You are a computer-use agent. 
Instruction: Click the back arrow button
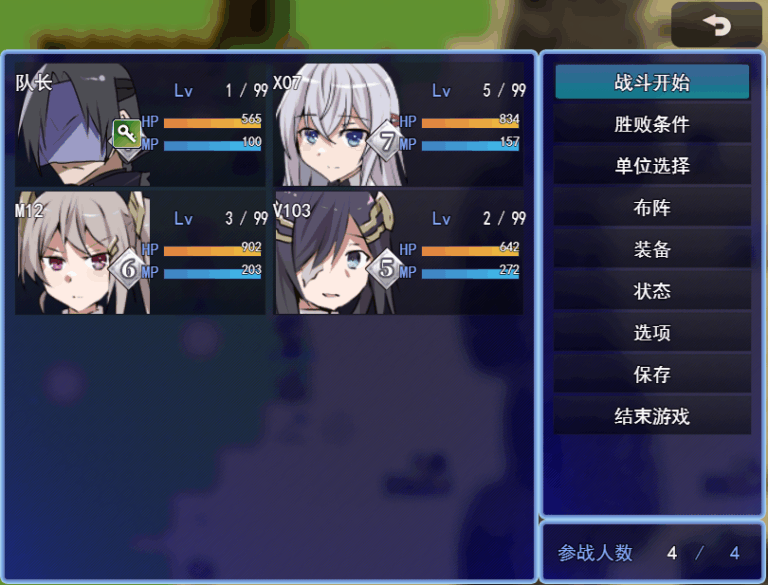(x=716, y=25)
